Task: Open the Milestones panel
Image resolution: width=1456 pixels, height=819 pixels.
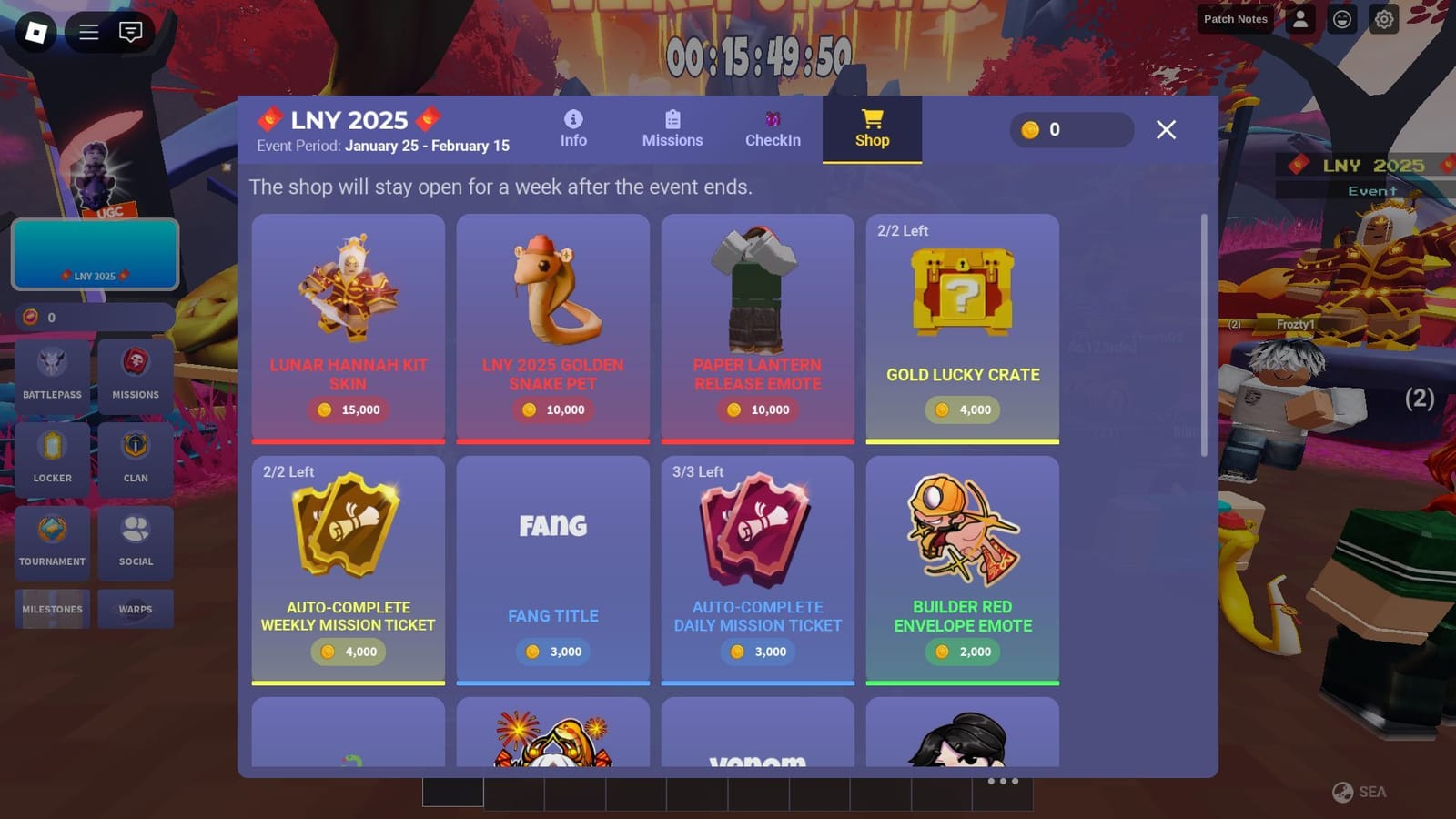Action: (x=52, y=609)
